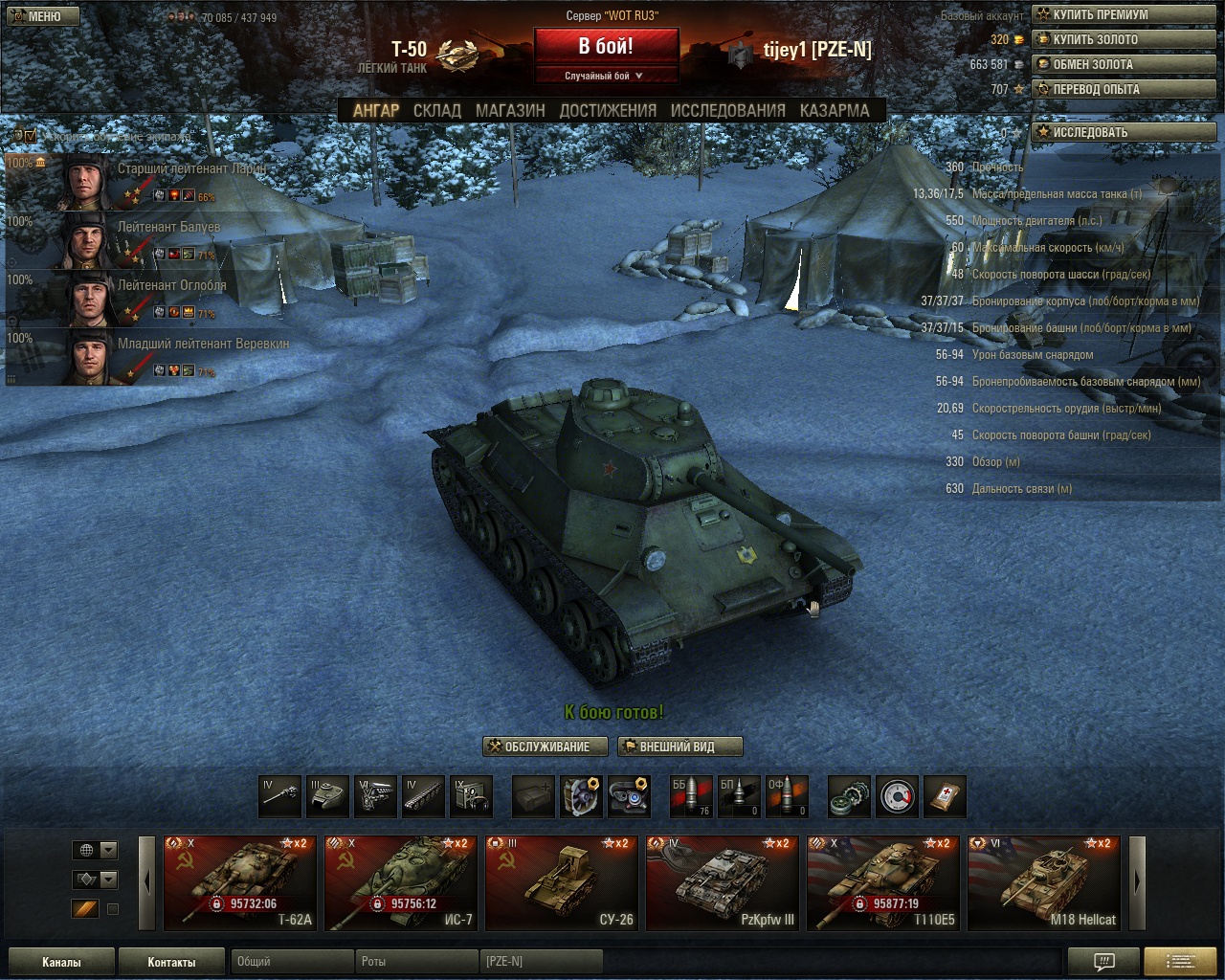The height and width of the screenshot is (980, 1225).
Task: Switch to the СКЛАД tab
Action: [x=436, y=111]
